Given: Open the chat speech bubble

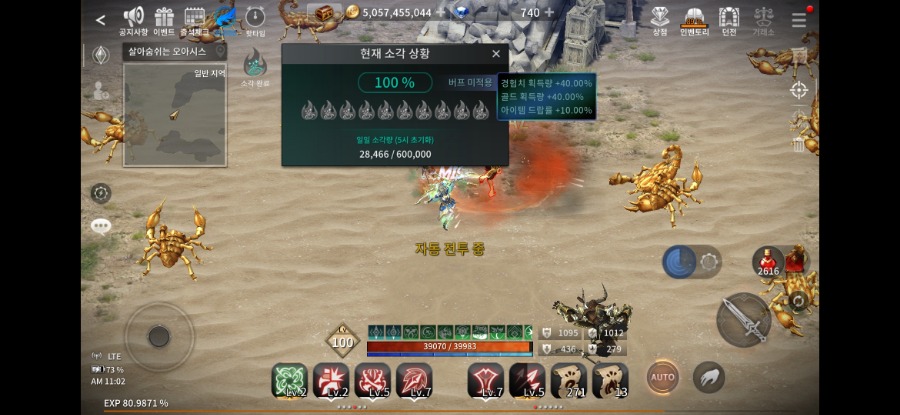Looking at the screenshot, I should pos(101,226).
